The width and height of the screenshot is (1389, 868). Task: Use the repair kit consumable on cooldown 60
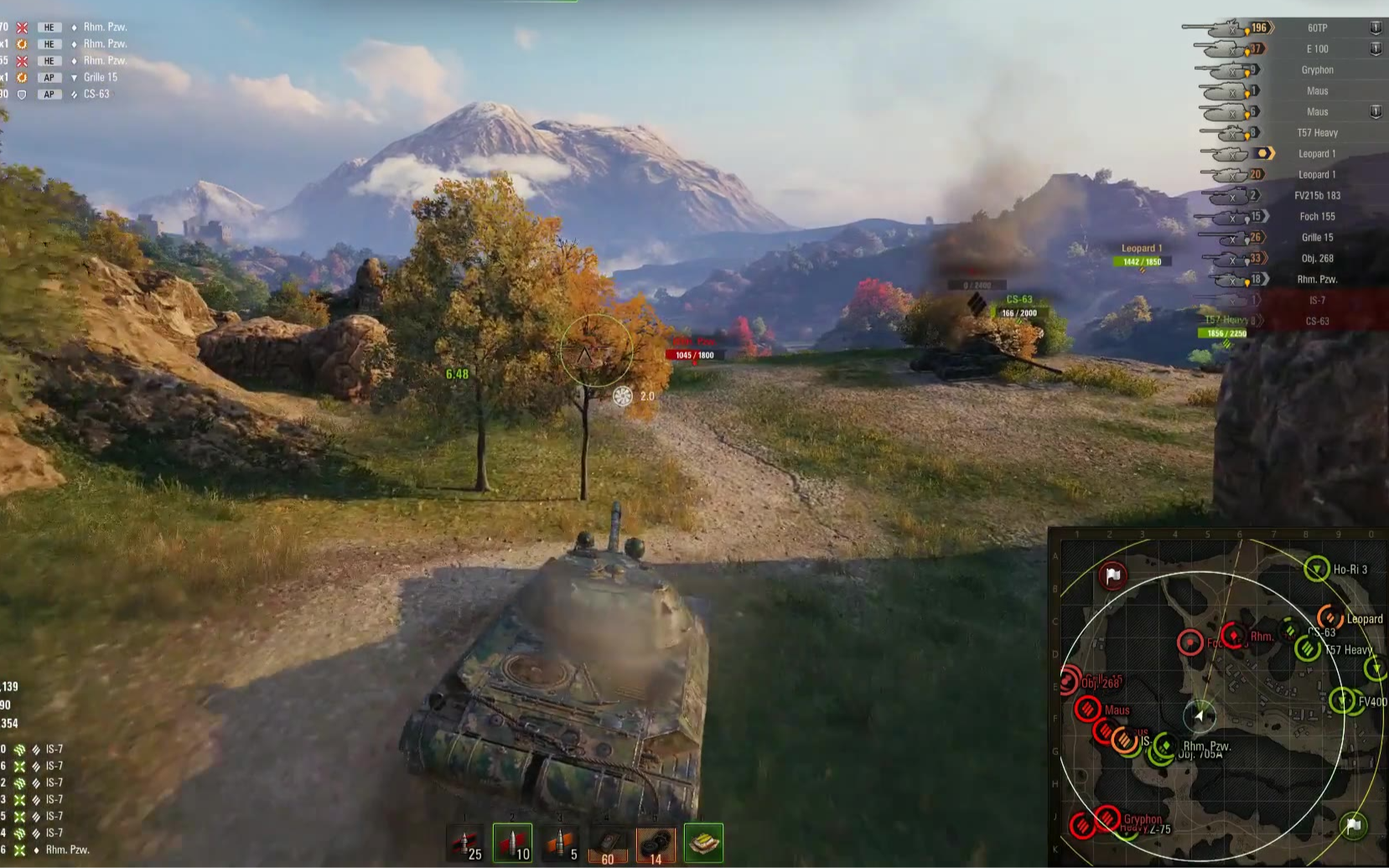point(608,843)
